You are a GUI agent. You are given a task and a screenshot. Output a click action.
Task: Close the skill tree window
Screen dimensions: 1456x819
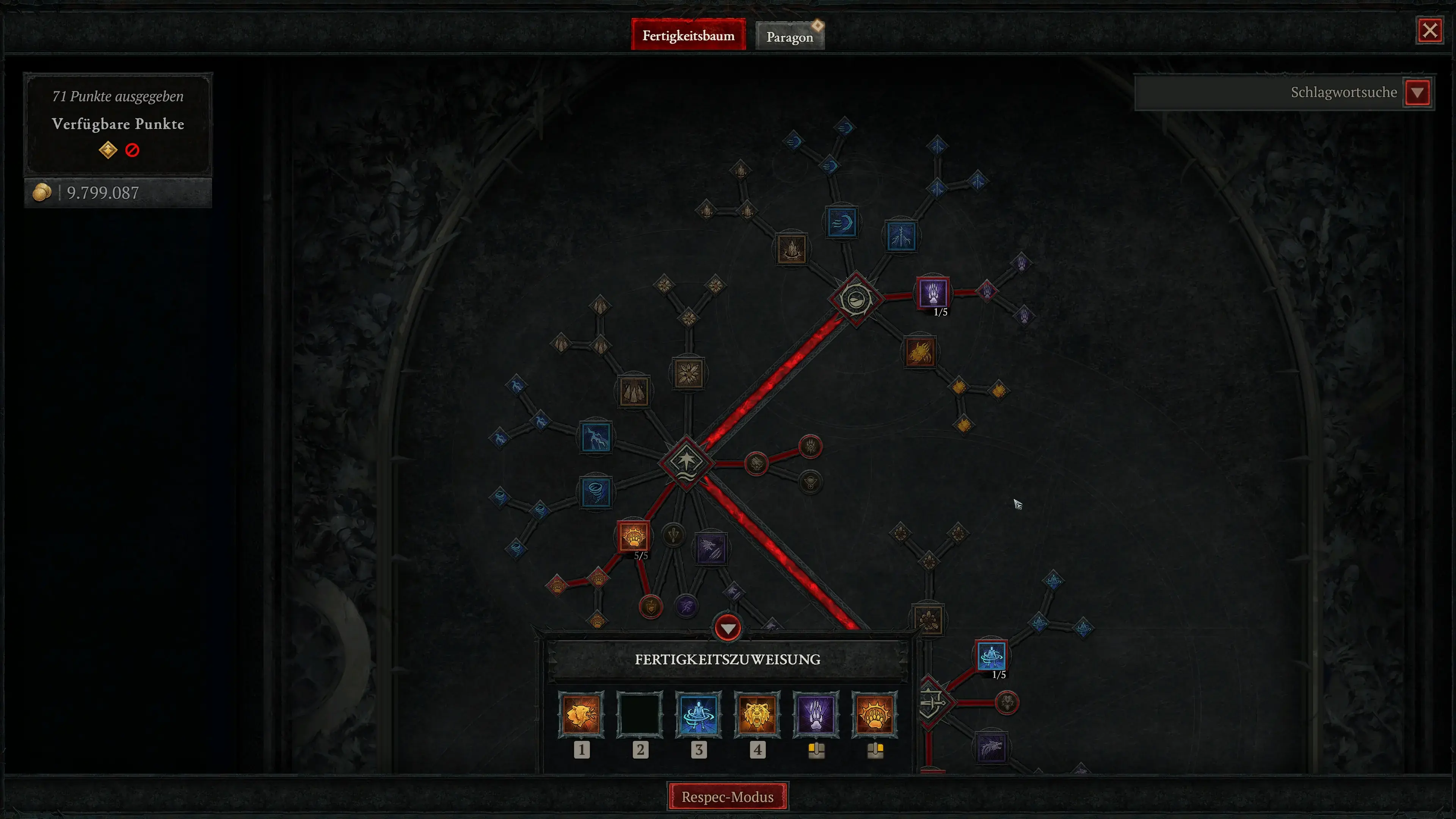pos(1430,30)
